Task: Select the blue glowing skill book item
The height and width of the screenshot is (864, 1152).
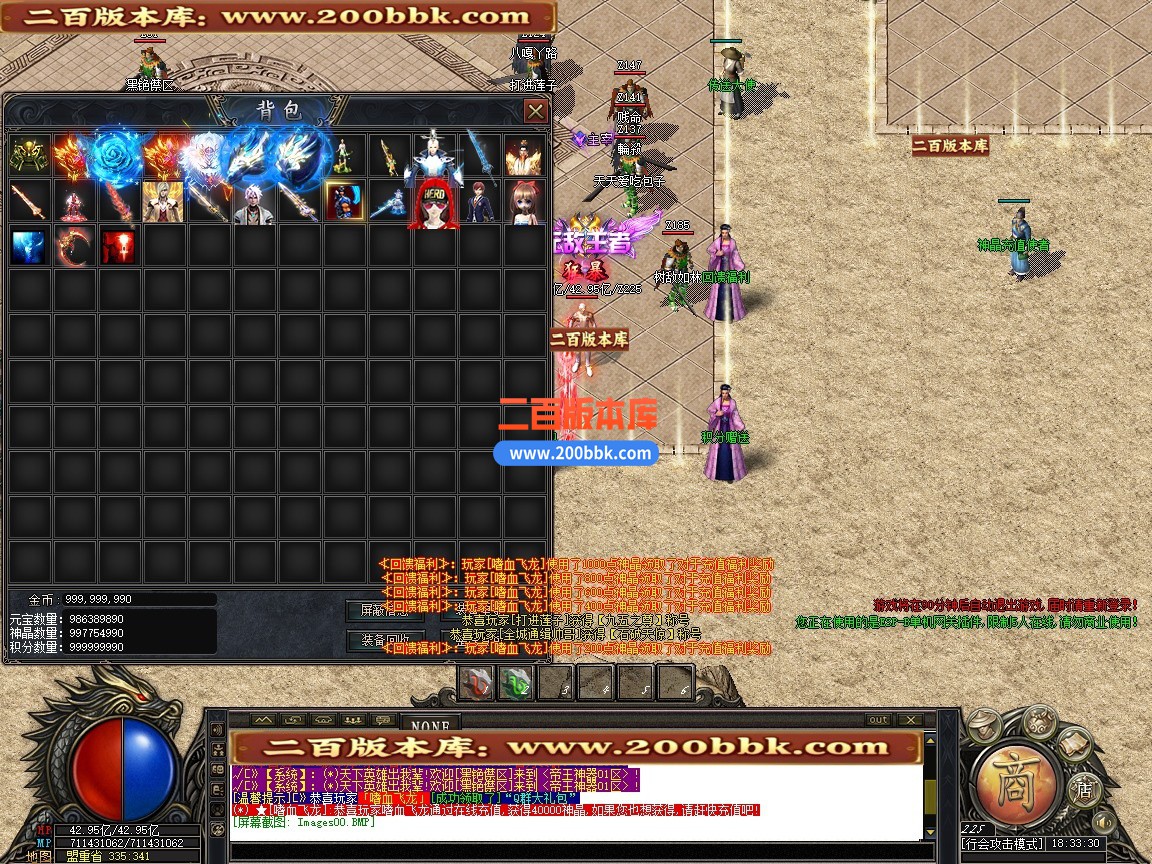Action: 30,246
